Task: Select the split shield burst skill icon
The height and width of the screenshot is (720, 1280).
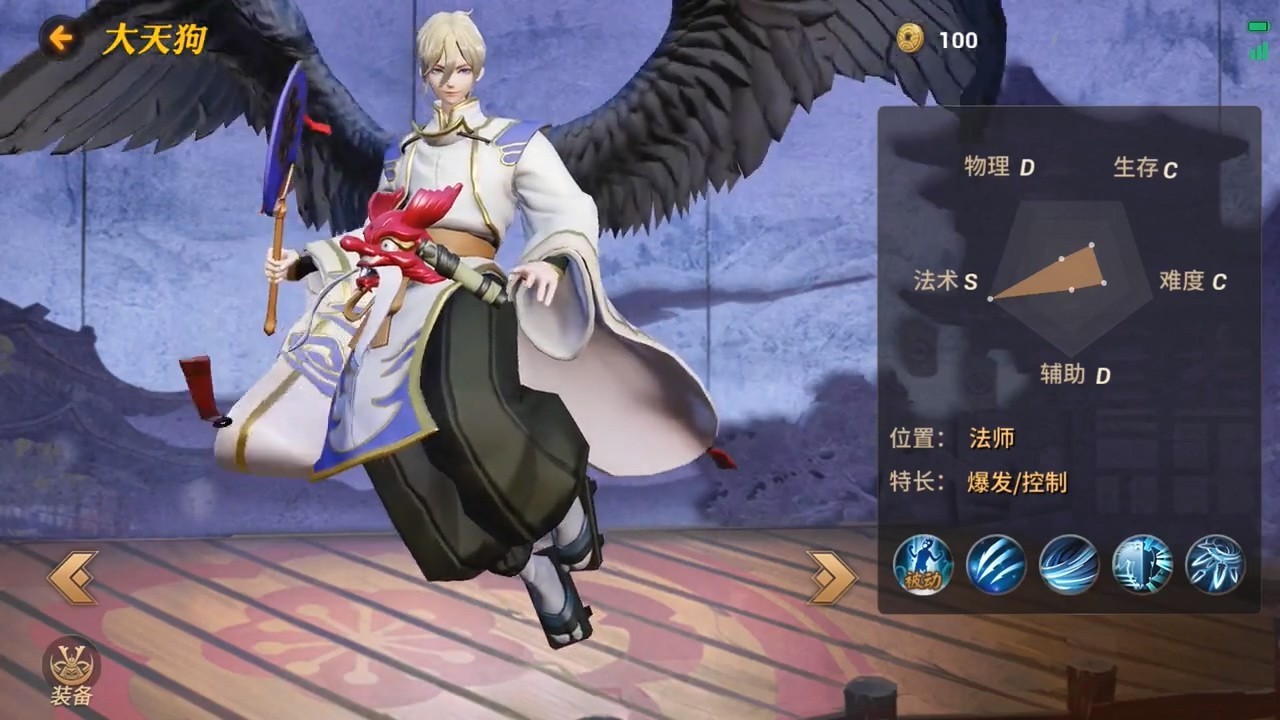Action: pyautogui.click(x=1142, y=564)
